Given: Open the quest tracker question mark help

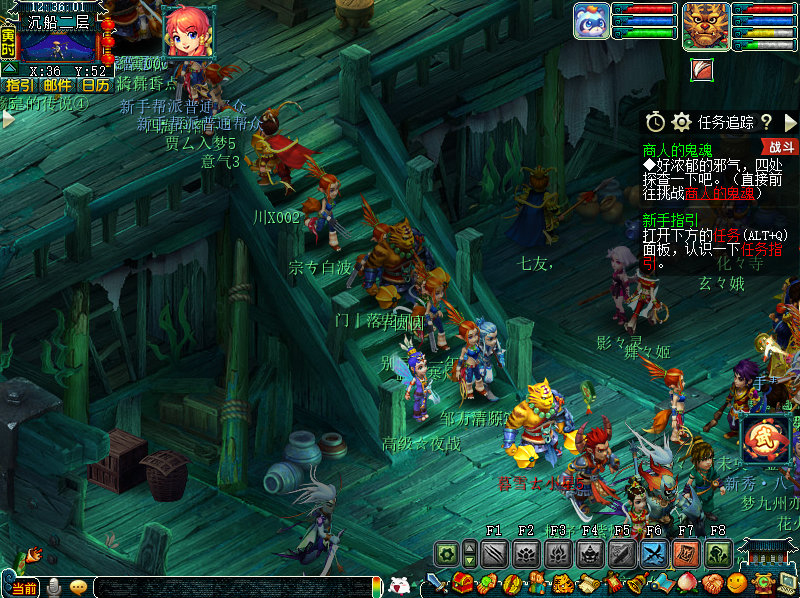Looking at the screenshot, I should (x=766, y=122).
